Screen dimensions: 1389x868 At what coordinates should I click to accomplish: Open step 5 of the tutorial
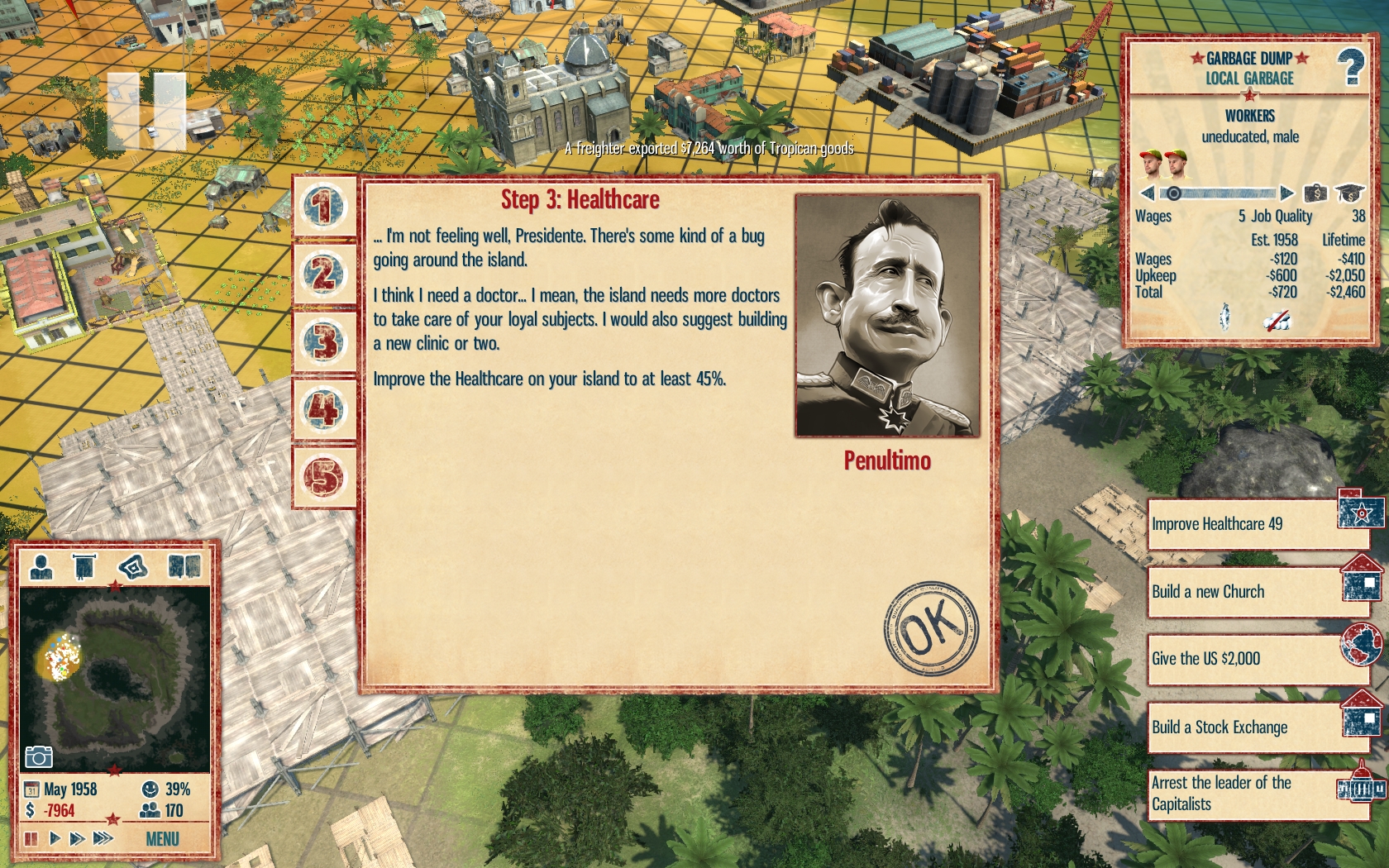[x=324, y=477]
